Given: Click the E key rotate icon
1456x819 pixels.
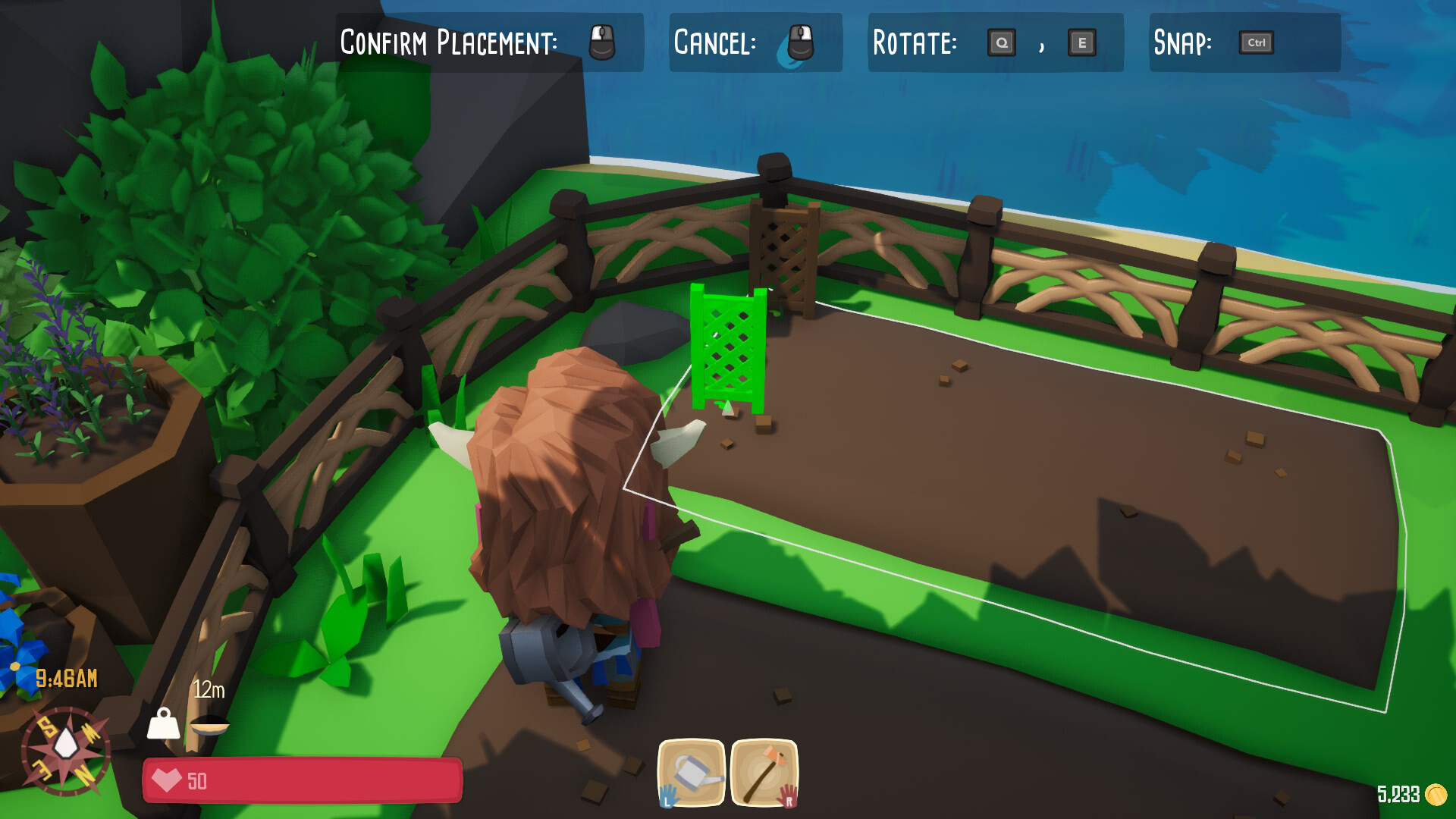Looking at the screenshot, I should point(1082,43).
